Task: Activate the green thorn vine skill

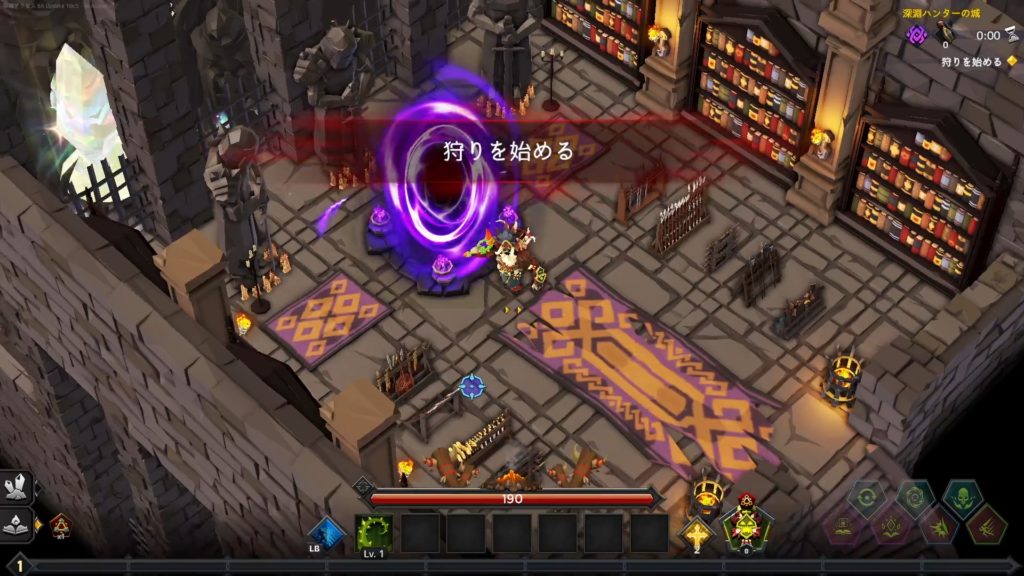Action: point(374,533)
